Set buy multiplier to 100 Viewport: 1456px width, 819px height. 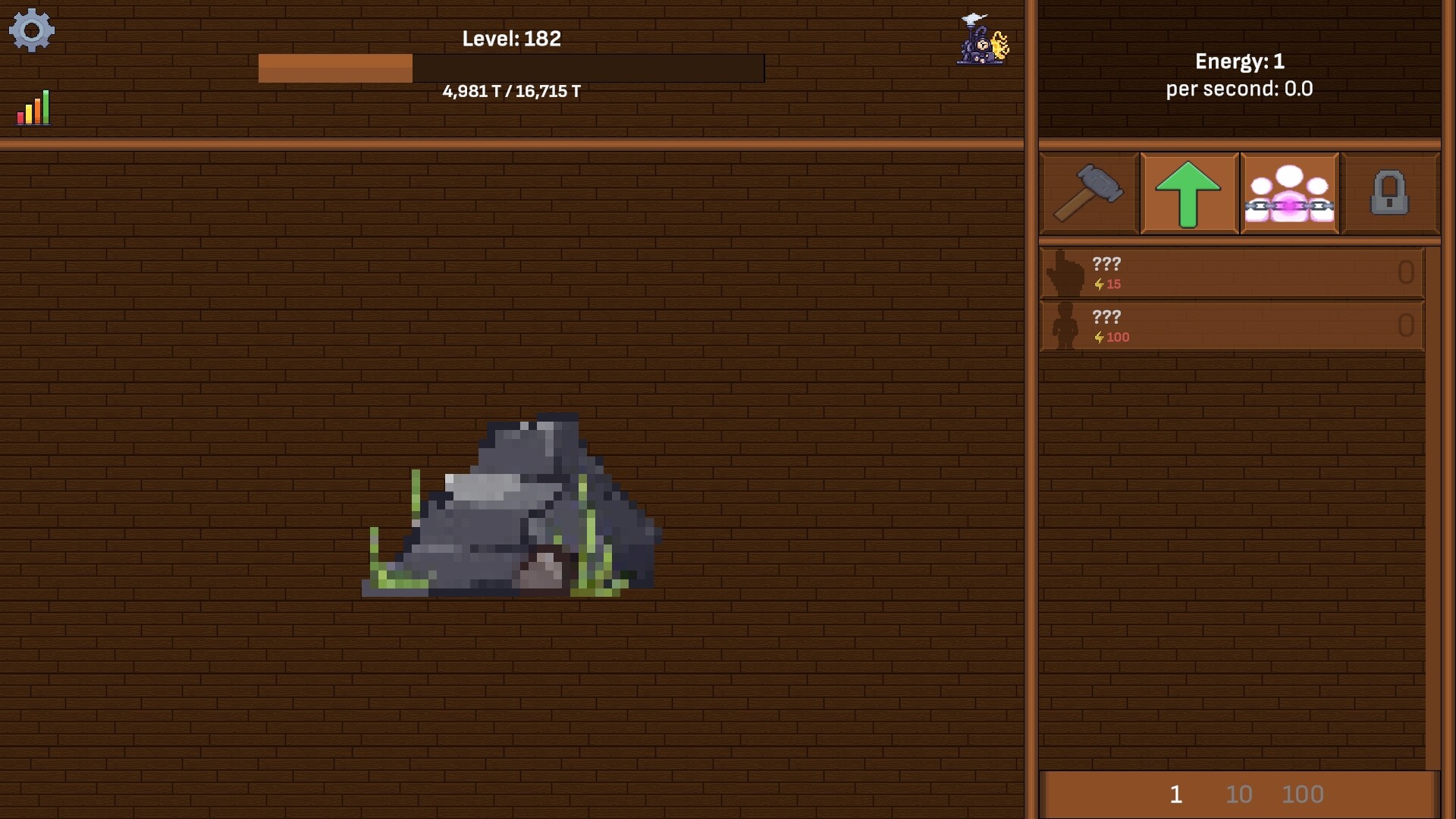pyautogui.click(x=1303, y=795)
